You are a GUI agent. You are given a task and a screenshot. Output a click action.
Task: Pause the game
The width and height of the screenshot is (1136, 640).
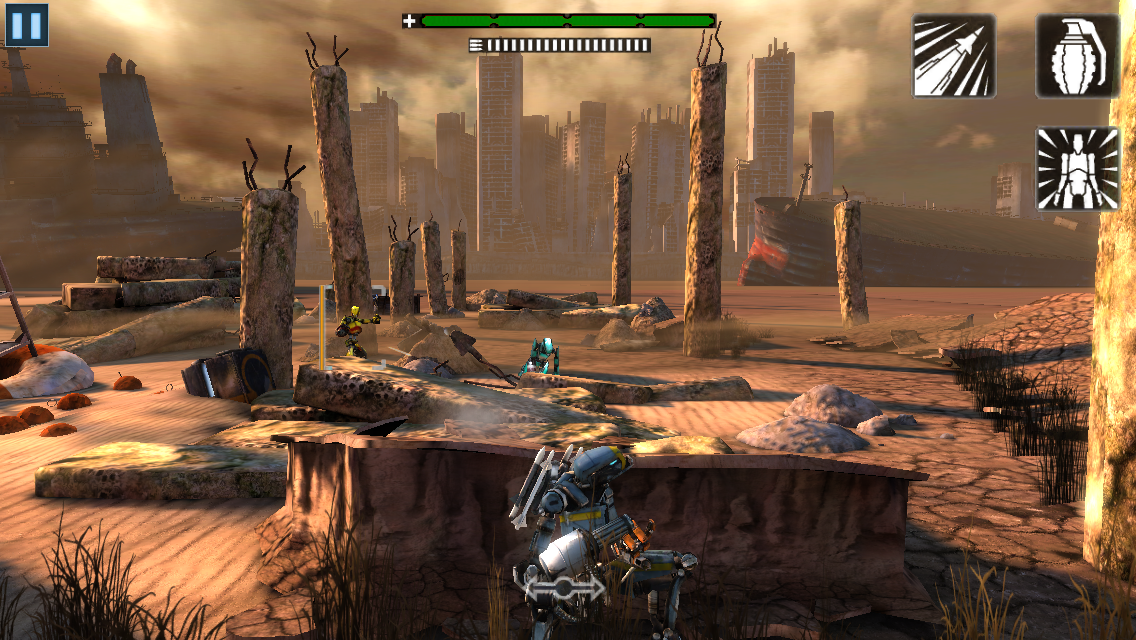tap(27, 26)
